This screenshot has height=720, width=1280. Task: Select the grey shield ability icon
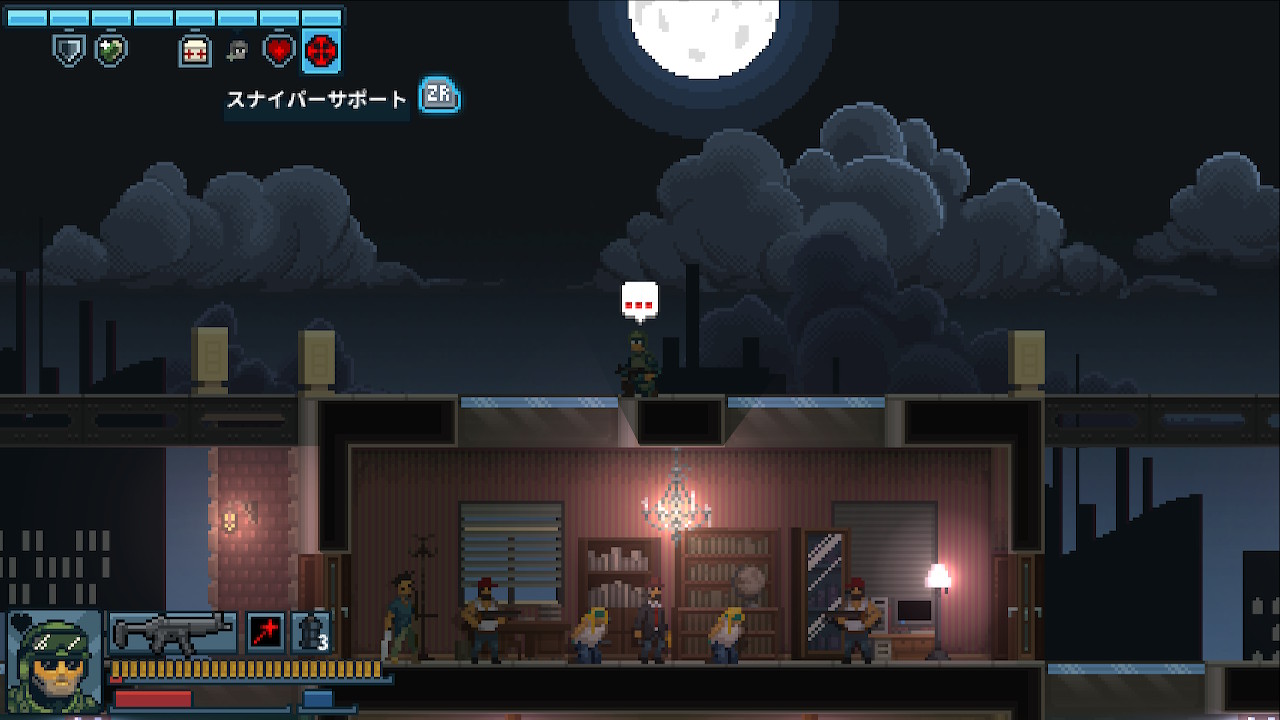[x=68, y=50]
